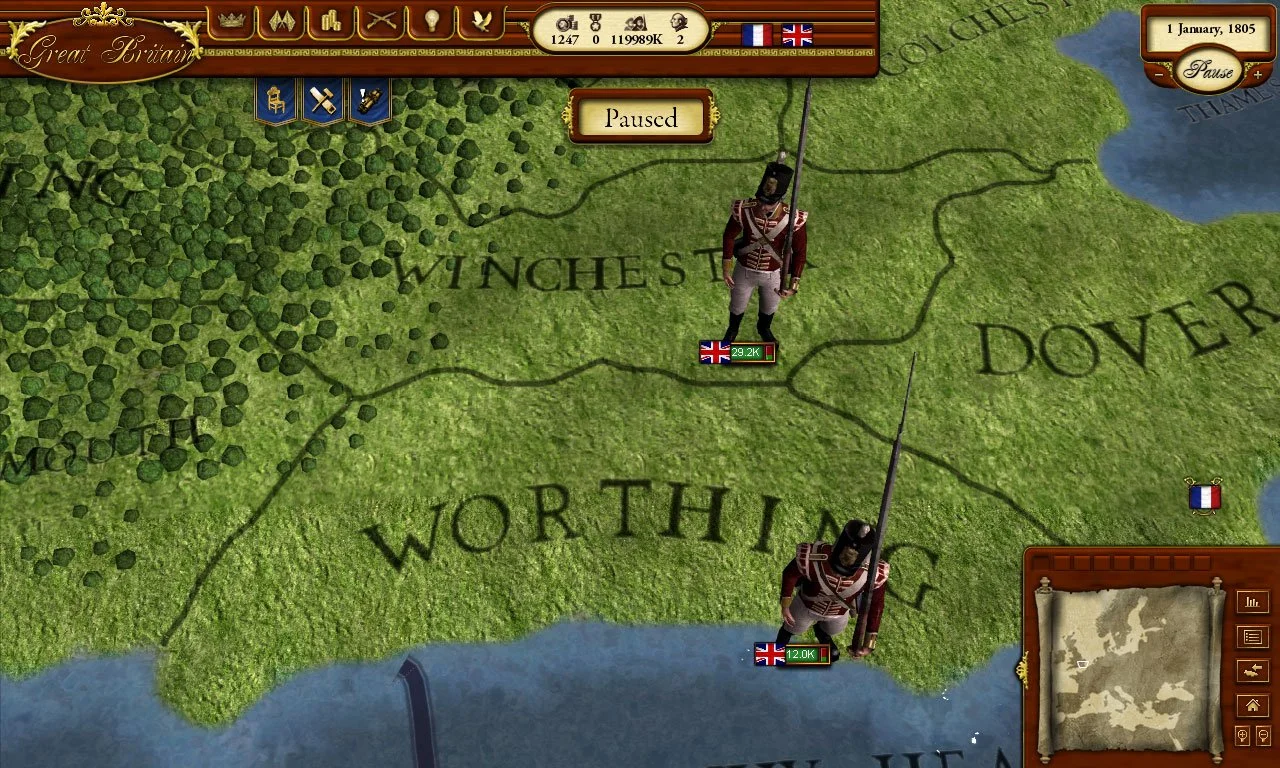Open the Peace panel via dove icon

pyautogui.click(x=481, y=22)
